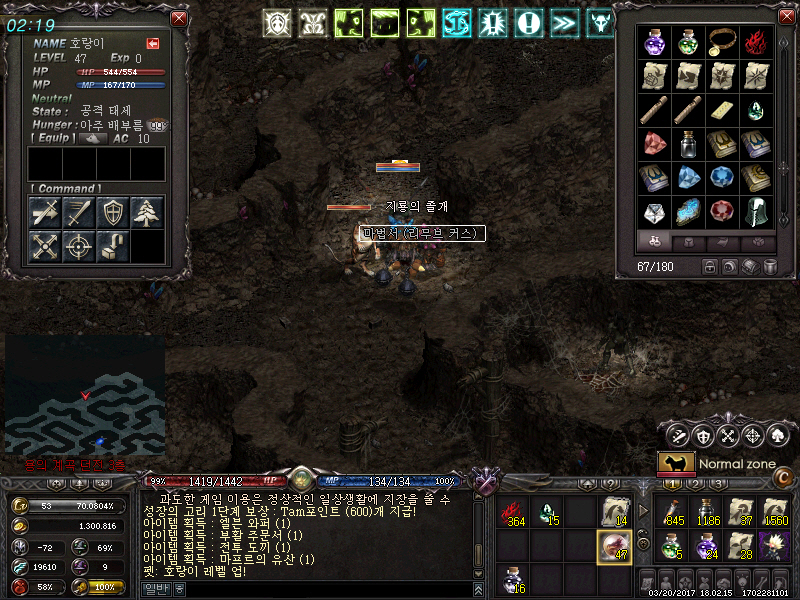Use quickslot potion with count 845
Viewport: 800px width, 600px height.
point(671,511)
